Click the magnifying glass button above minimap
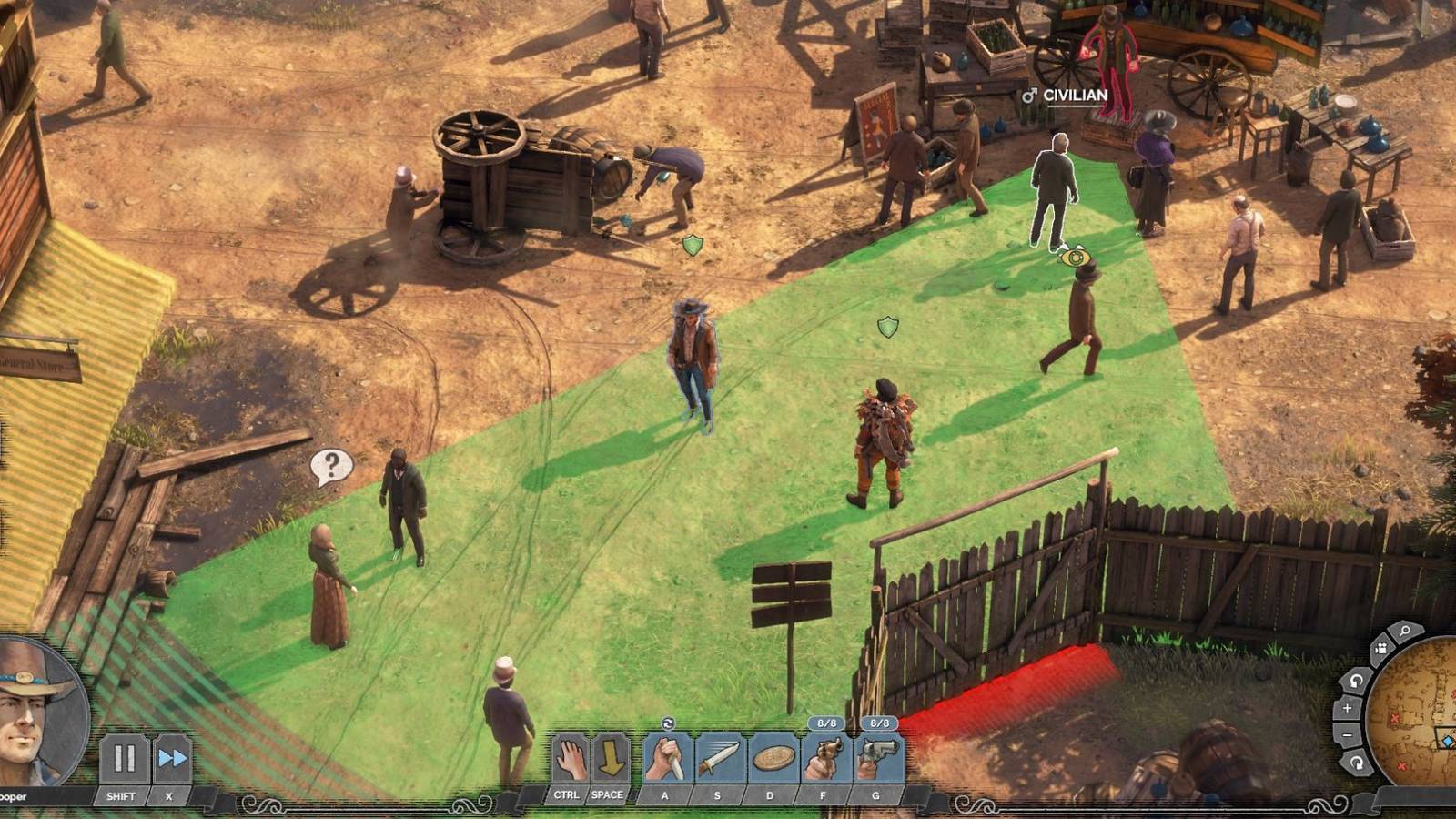 (1405, 631)
